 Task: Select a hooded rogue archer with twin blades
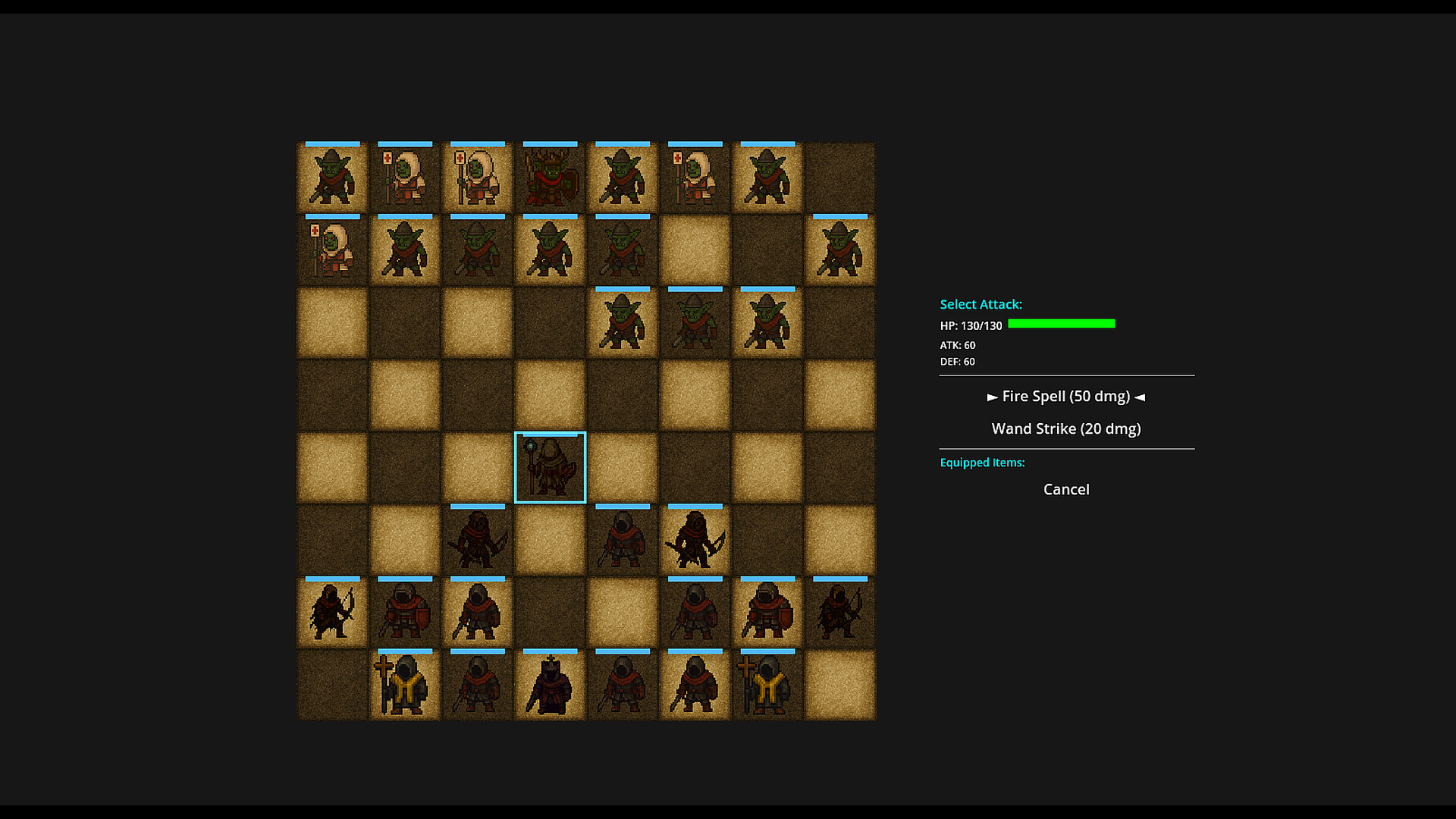pyautogui.click(x=695, y=540)
